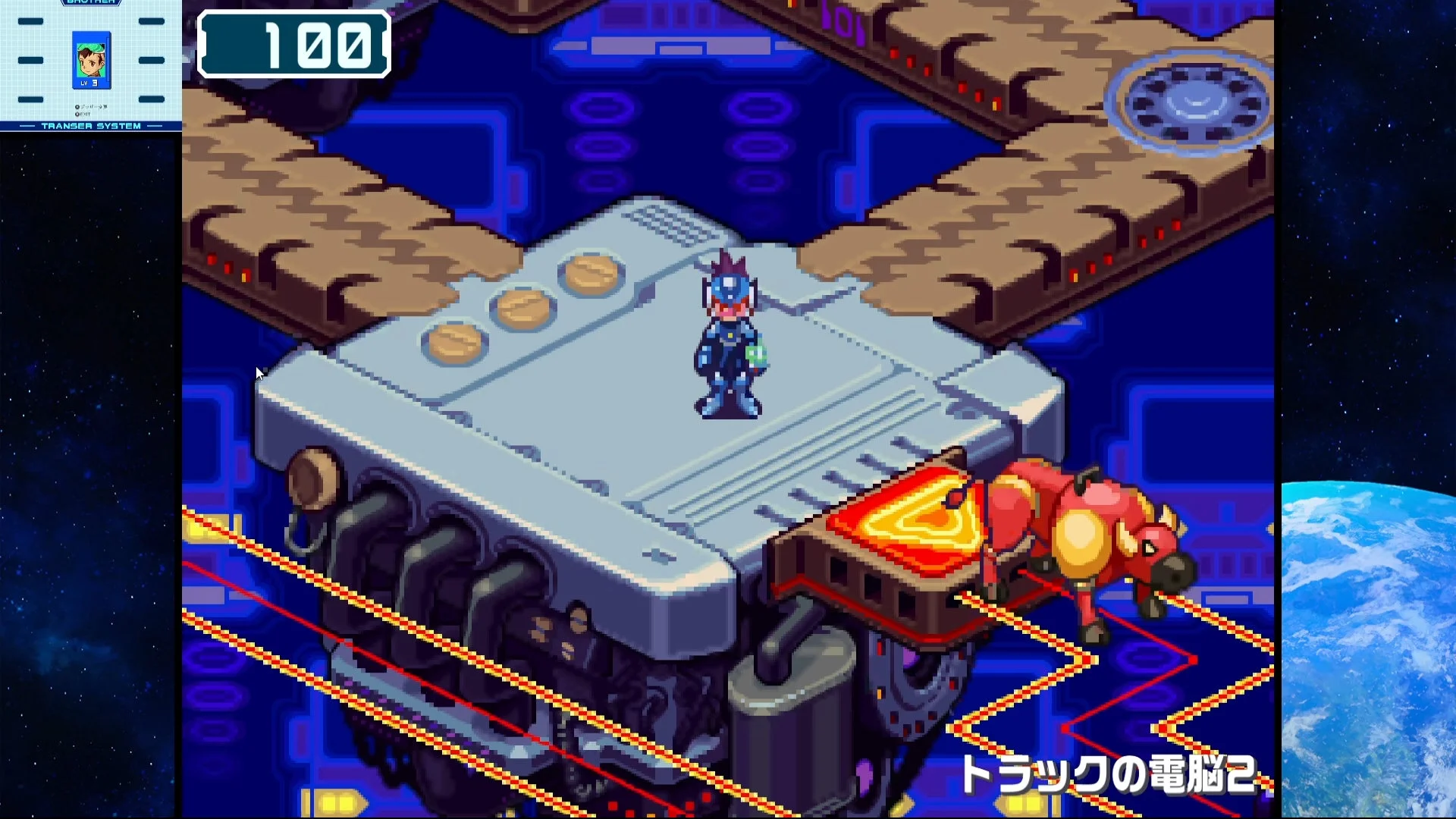Click the EXIT text to leave the Transer menu
The height and width of the screenshot is (819, 1456).
point(86,114)
